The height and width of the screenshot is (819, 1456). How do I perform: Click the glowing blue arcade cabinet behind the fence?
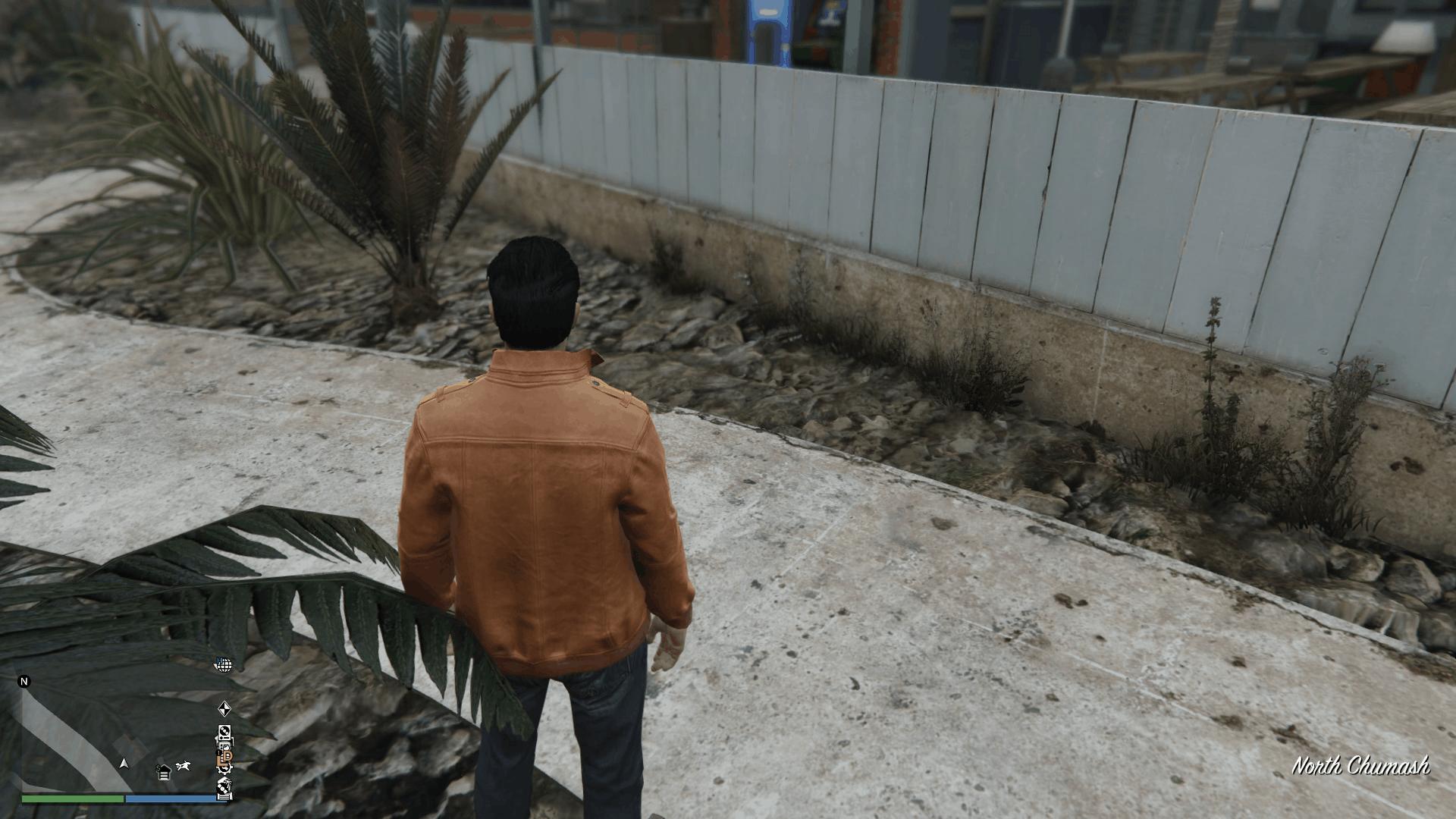click(x=768, y=23)
